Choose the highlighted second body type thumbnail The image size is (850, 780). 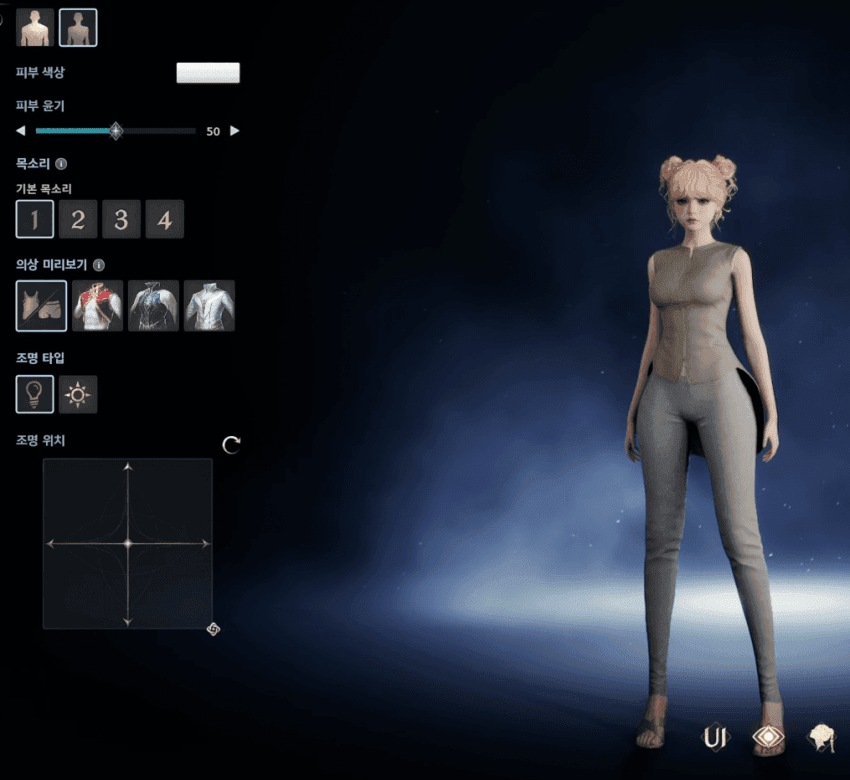pyautogui.click(x=78, y=27)
